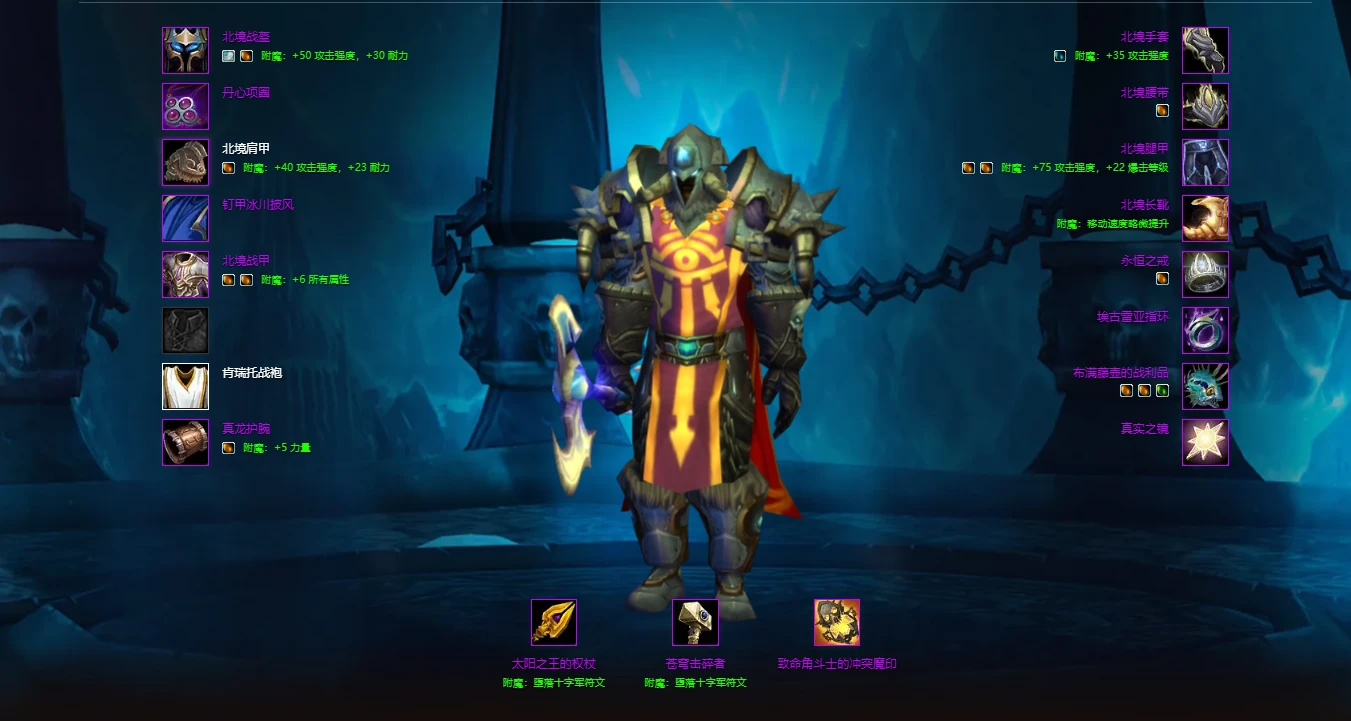Click the 布满瘢痕的战利品 trinket icon
Image resolution: width=1351 pixels, height=721 pixels.
click(1205, 386)
